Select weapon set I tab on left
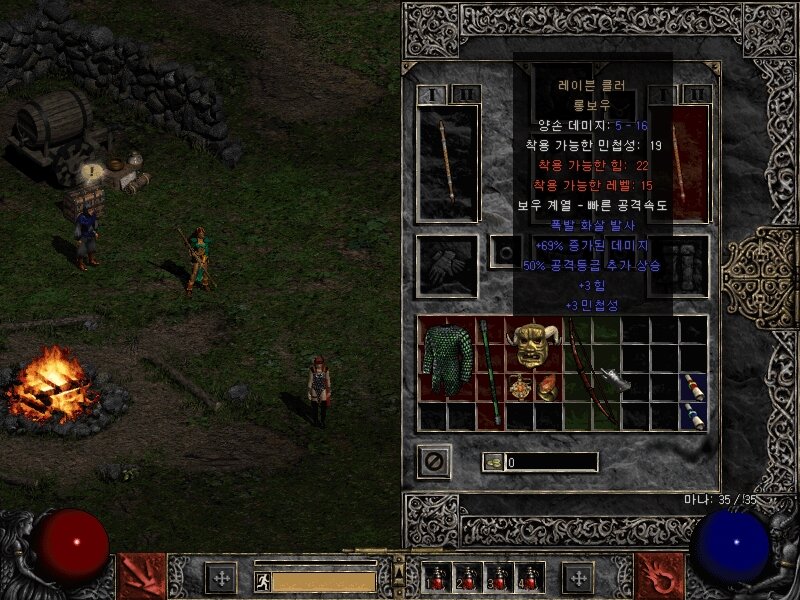 (x=434, y=94)
